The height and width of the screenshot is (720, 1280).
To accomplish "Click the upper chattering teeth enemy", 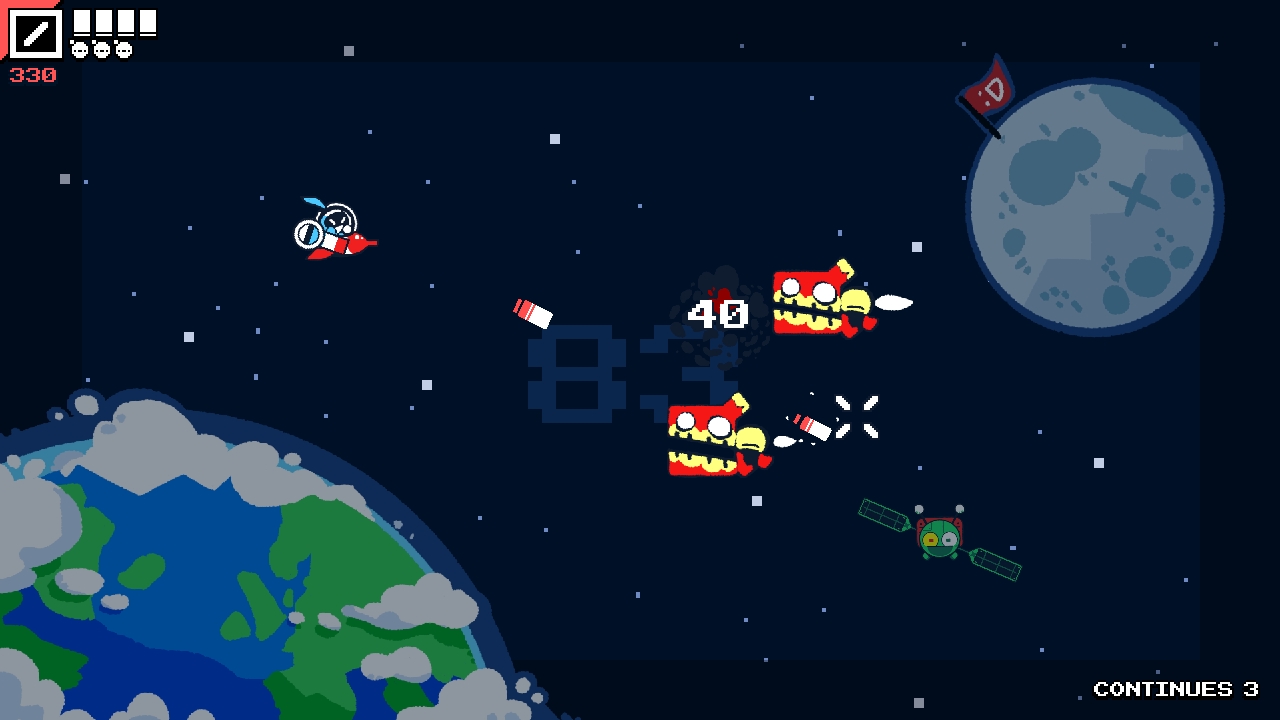I will pyautogui.click(x=815, y=300).
